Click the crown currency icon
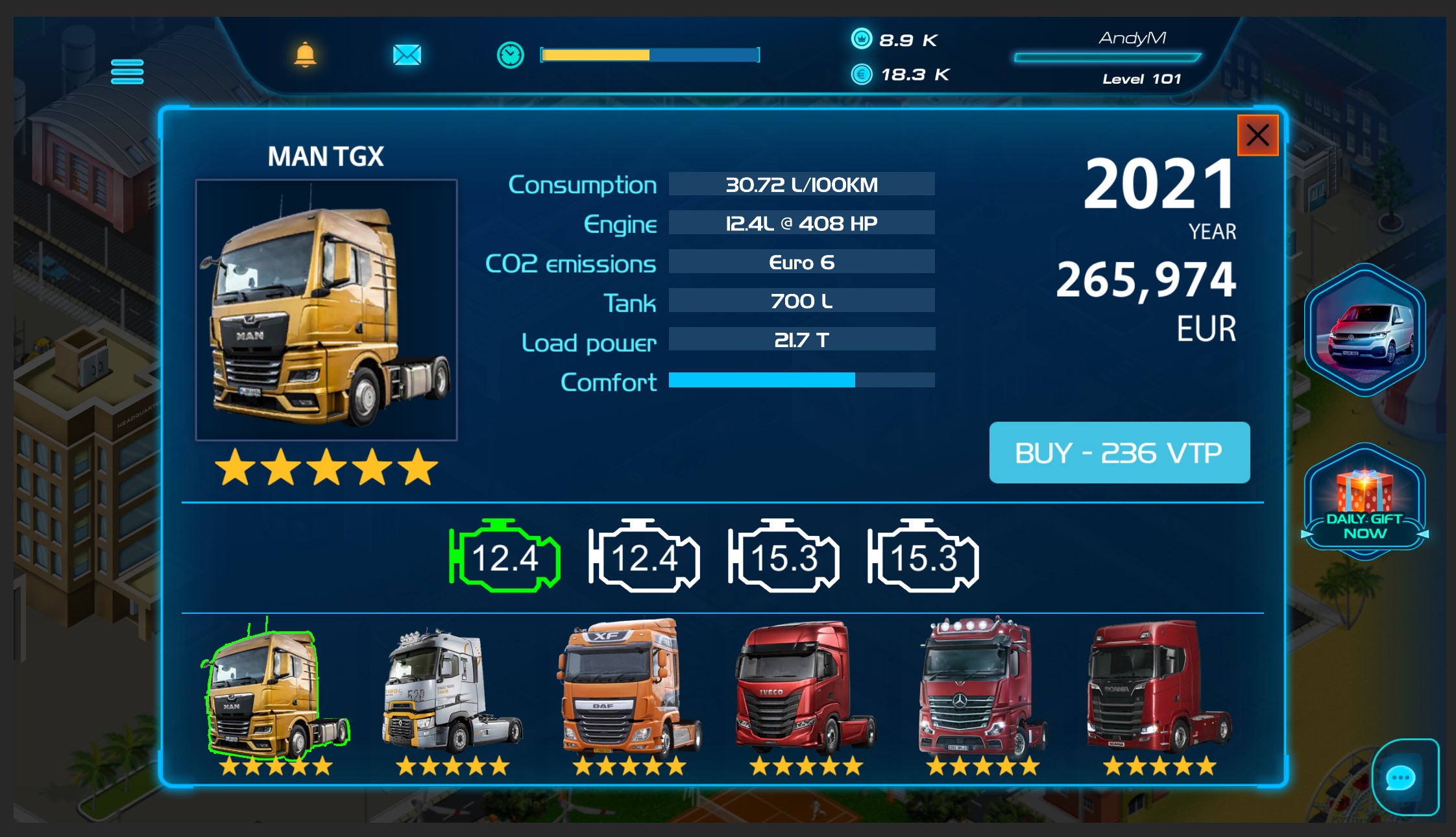This screenshot has width=1456, height=837. (x=861, y=40)
